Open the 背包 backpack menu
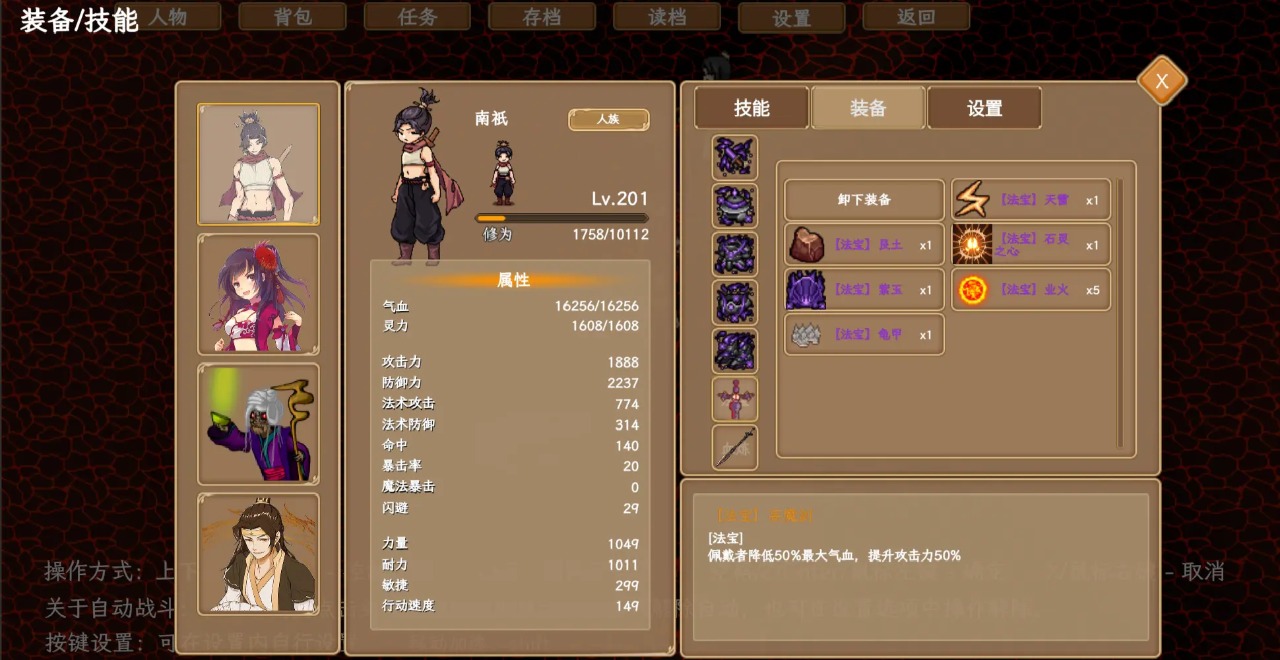This screenshot has height=660, width=1280. pos(292,17)
